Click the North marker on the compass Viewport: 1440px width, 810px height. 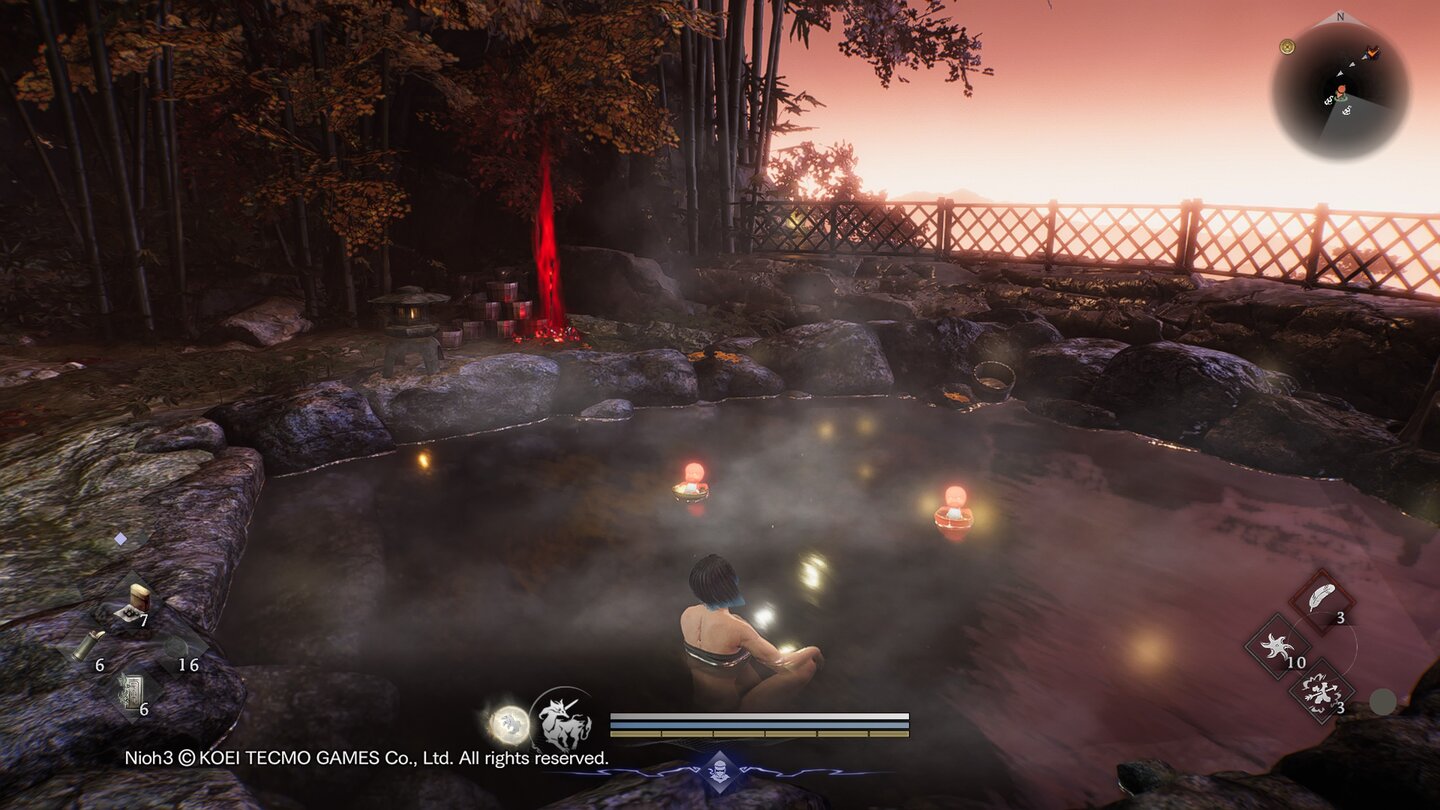pos(1340,17)
